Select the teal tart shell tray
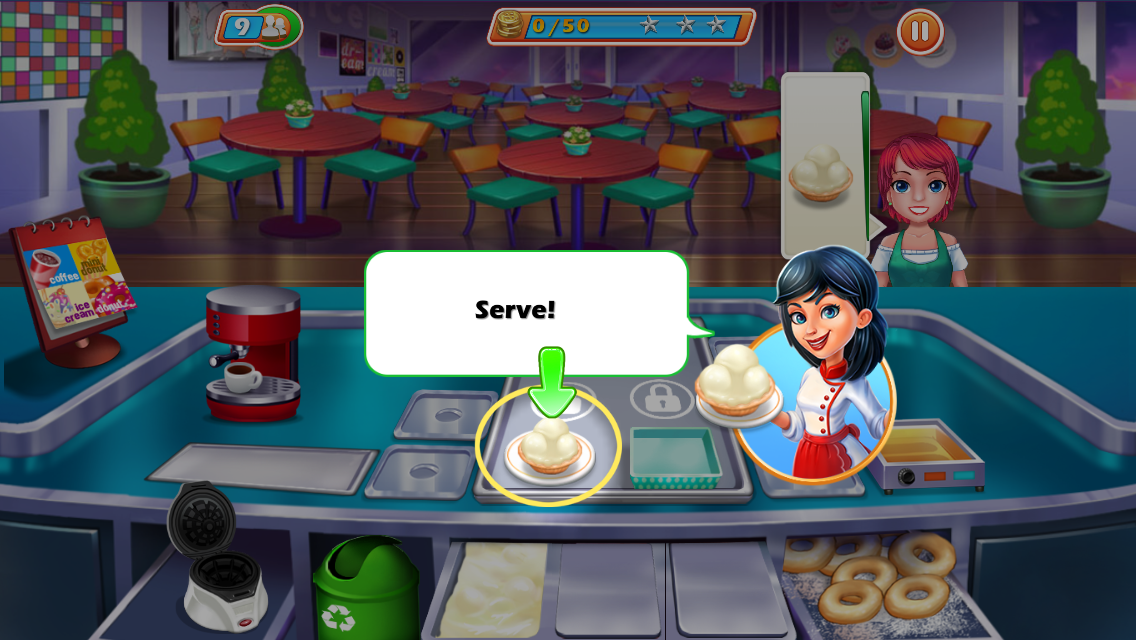Image resolution: width=1136 pixels, height=640 pixels. (675, 458)
